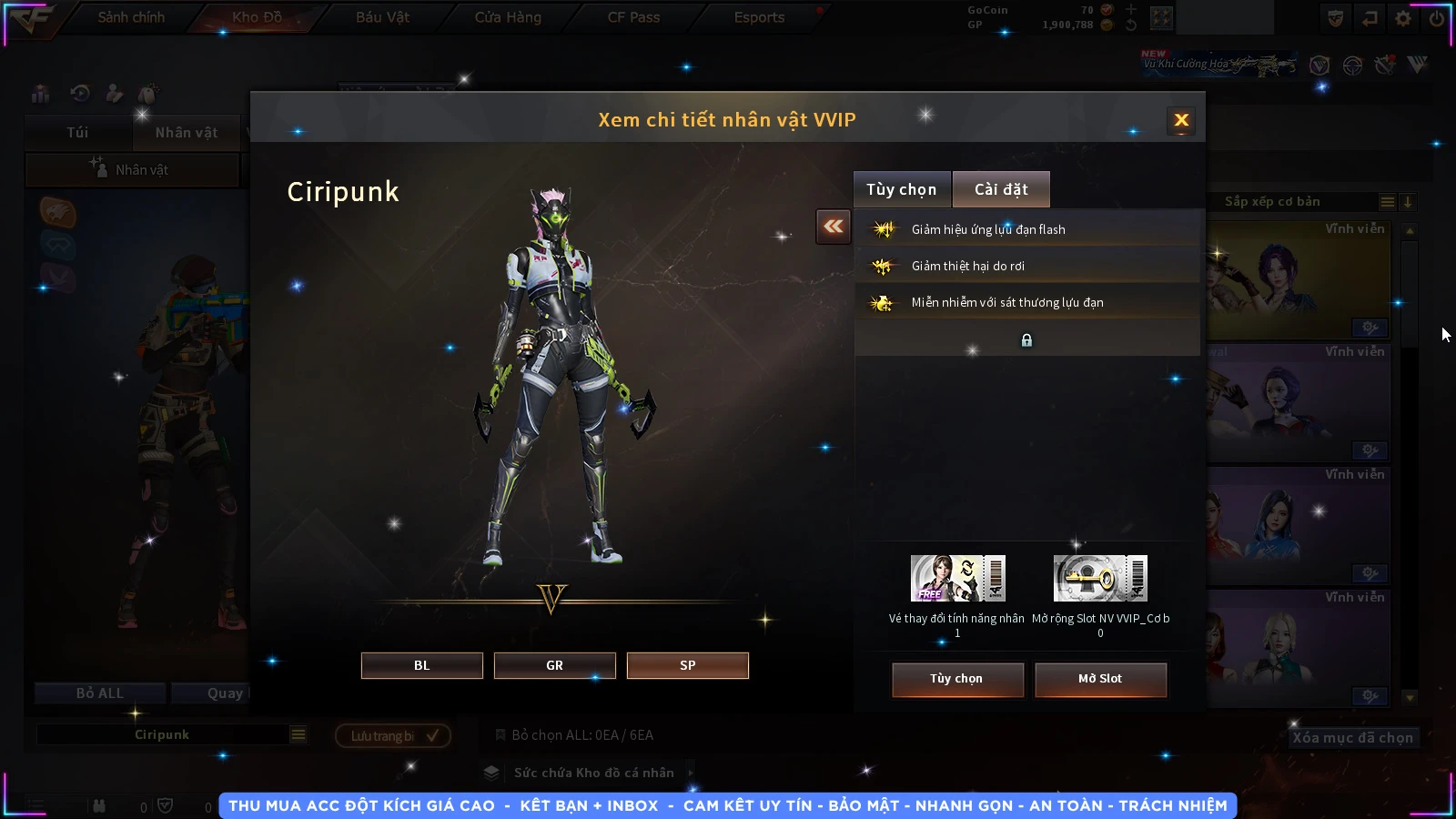This screenshot has height=819, width=1456.
Task: Close the VVIP character detail window
Action: (1181, 120)
